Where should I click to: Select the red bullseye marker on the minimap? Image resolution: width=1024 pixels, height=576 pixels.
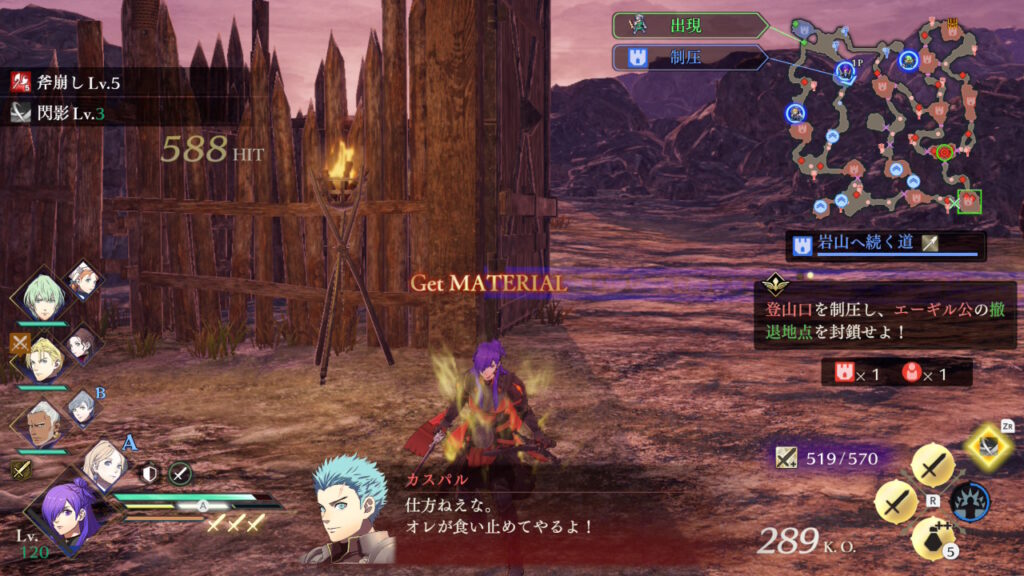[943, 153]
